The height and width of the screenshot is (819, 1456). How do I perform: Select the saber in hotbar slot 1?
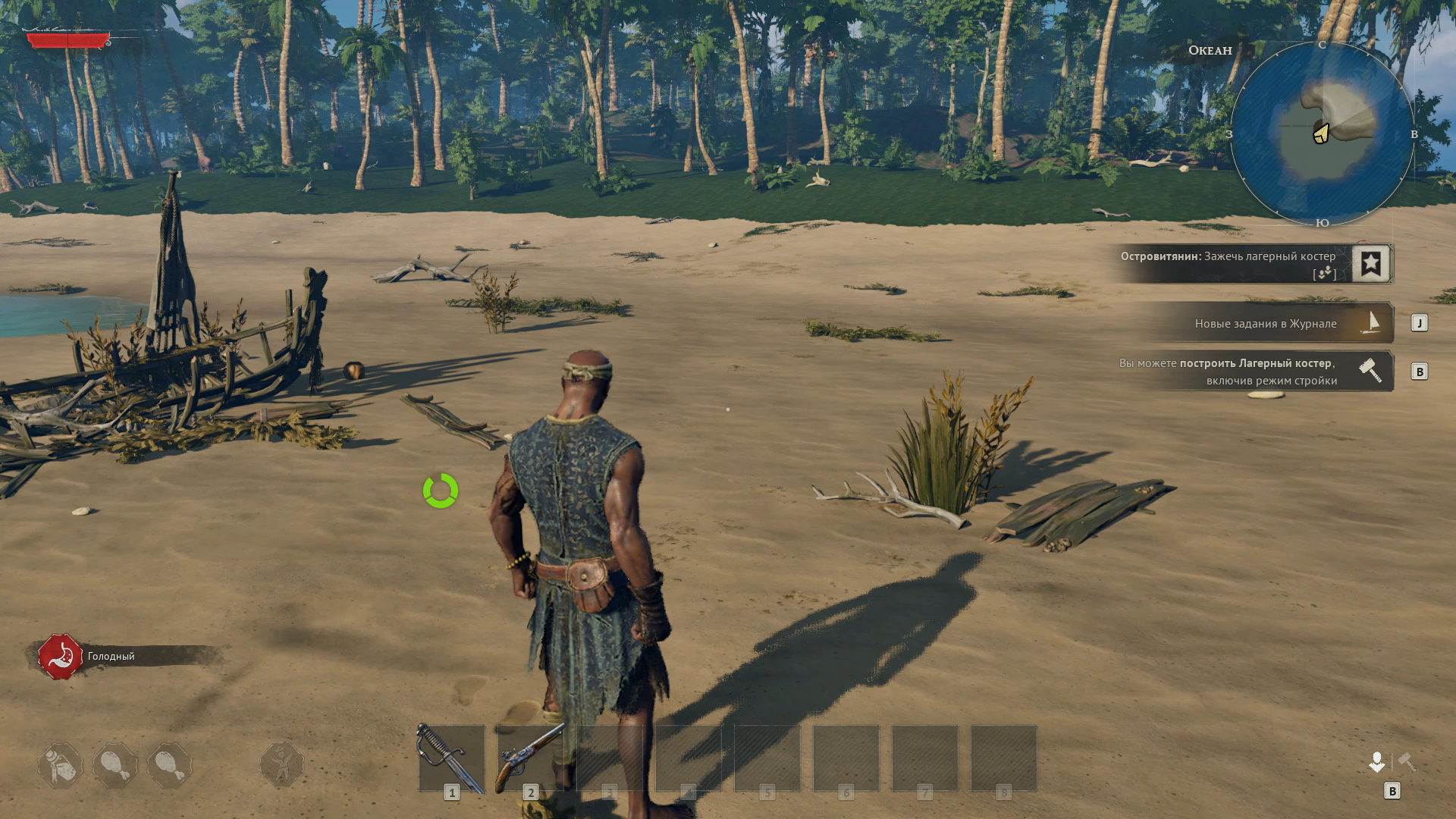click(x=451, y=758)
